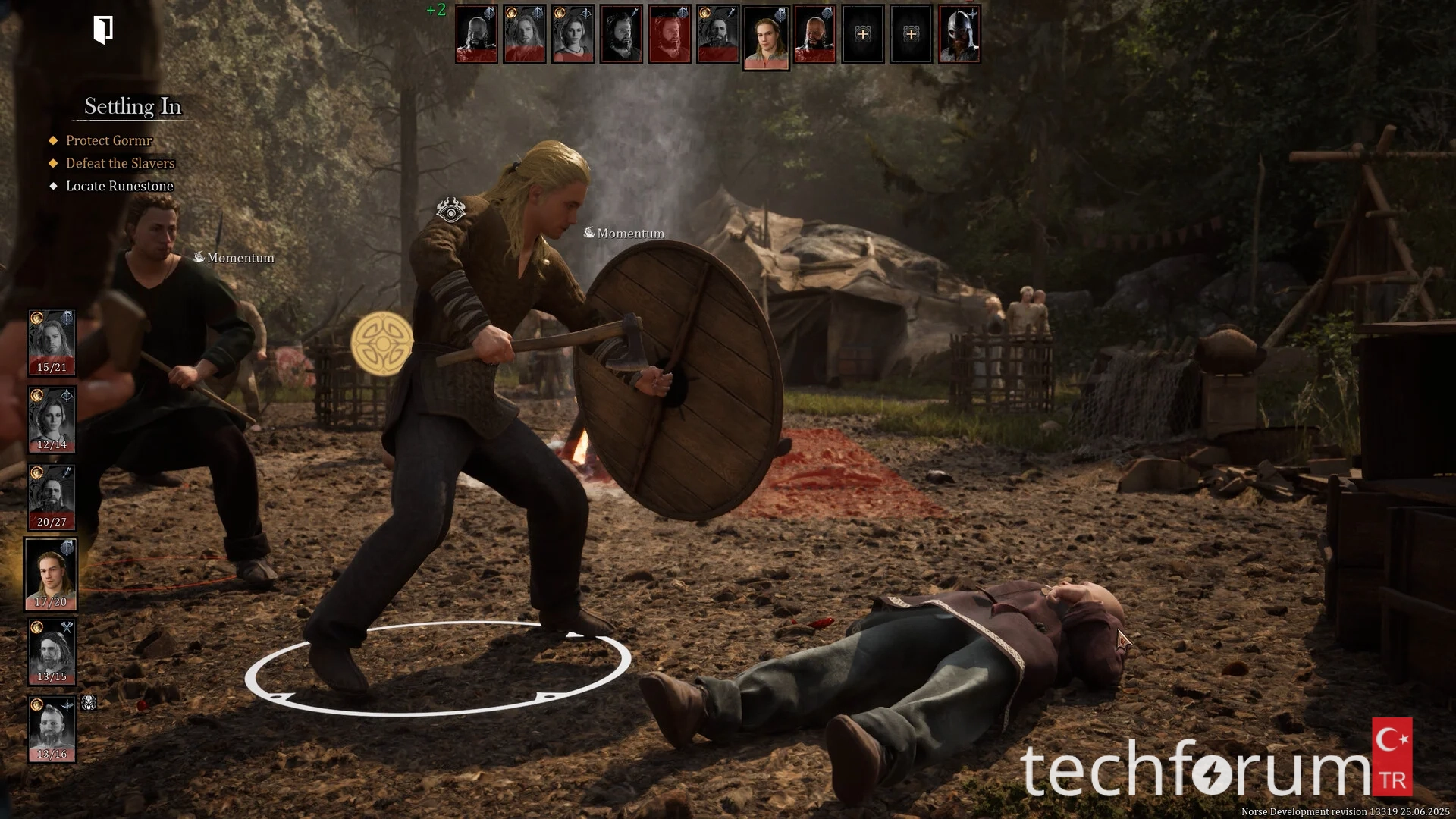This screenshot has width=1456, height=819.
Task: Open the journal icon in the top-left corner
Action: click(x=103, y=30)
